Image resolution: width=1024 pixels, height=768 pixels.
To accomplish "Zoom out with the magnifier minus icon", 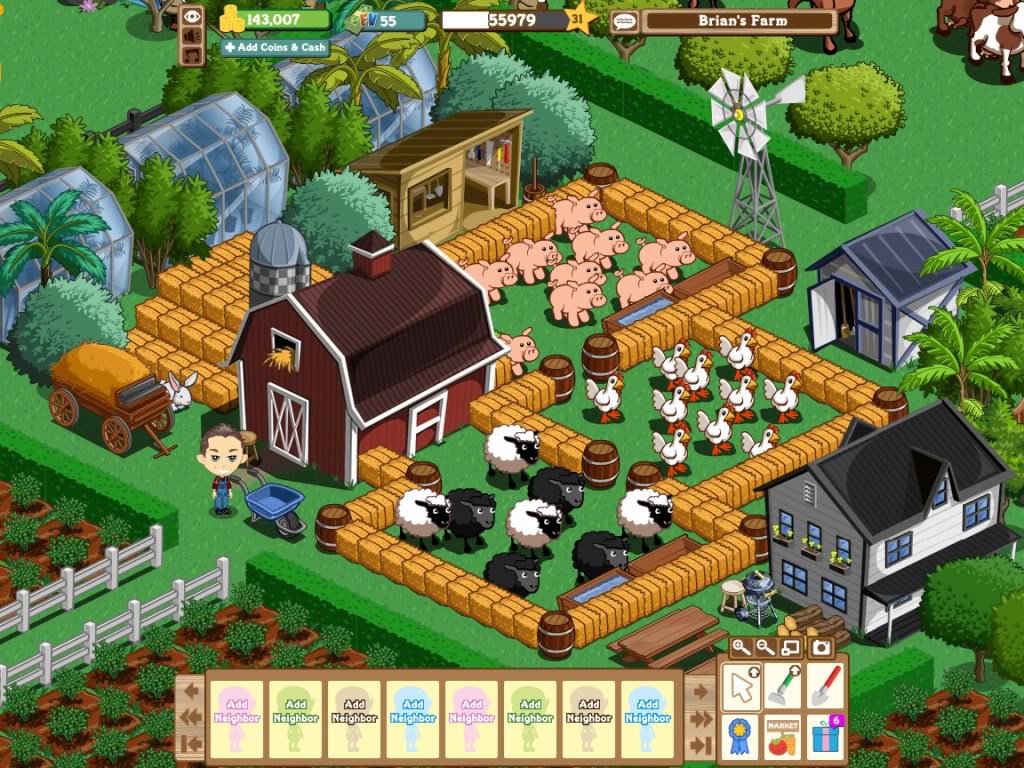I will [765, 647].
